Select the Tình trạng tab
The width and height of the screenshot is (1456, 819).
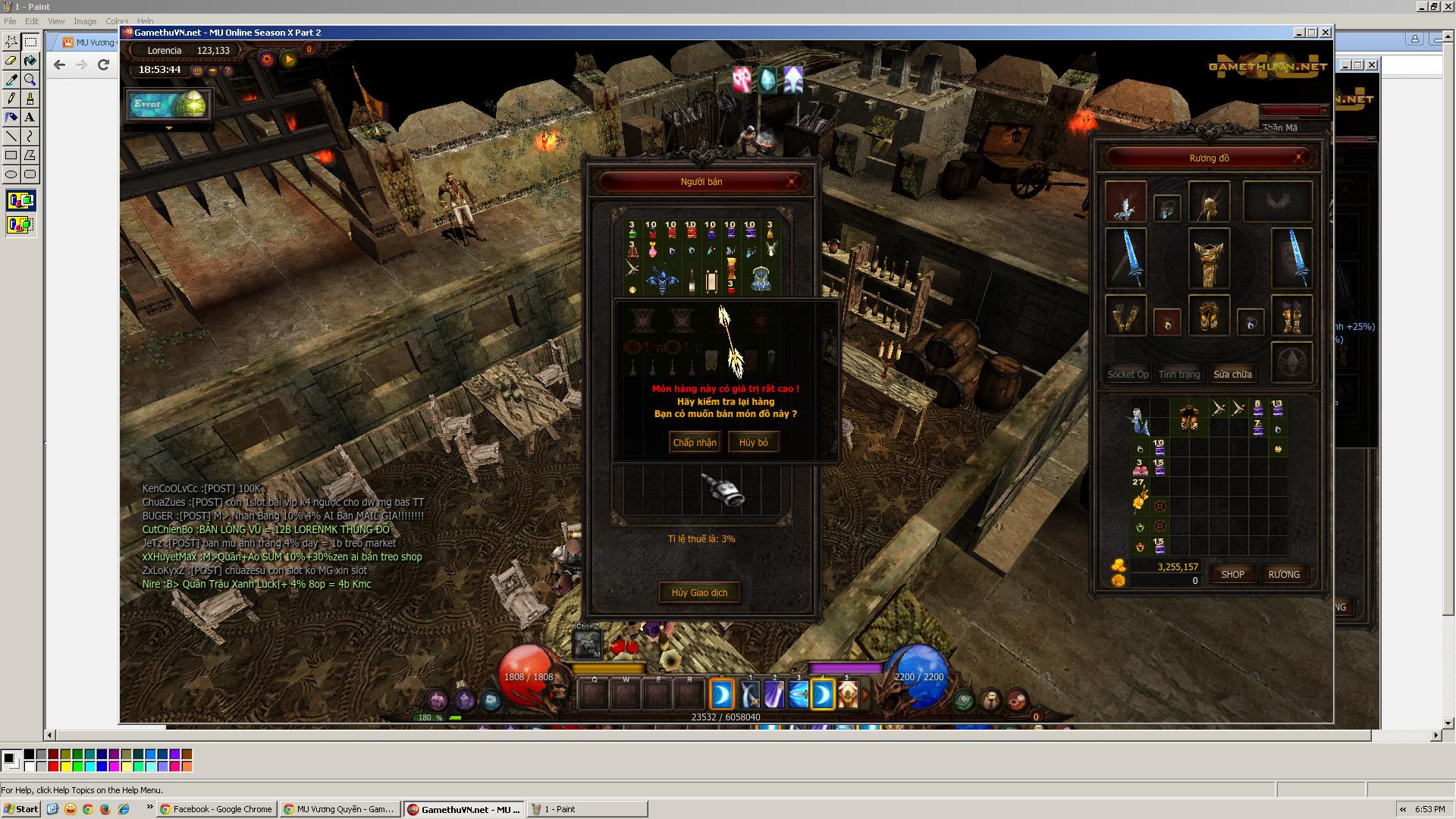coord(1179,374)
